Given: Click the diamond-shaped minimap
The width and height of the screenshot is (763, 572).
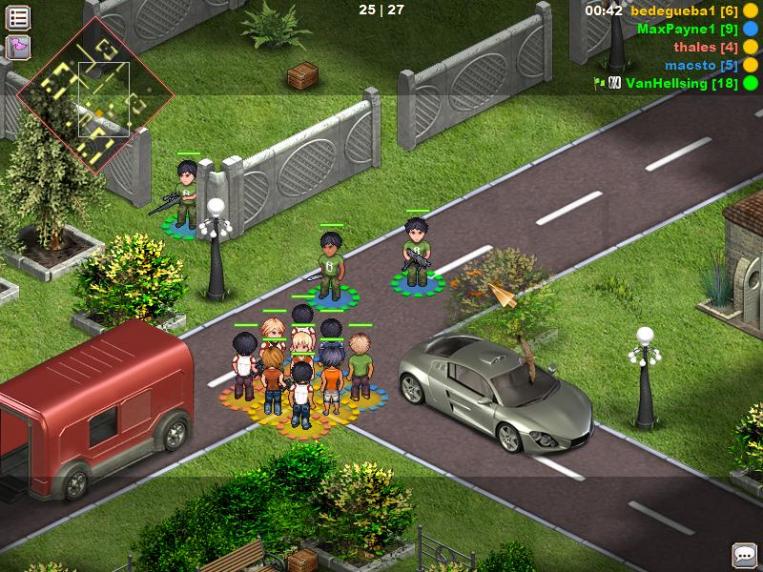Looking at the screenshot, I should (95, 96).
